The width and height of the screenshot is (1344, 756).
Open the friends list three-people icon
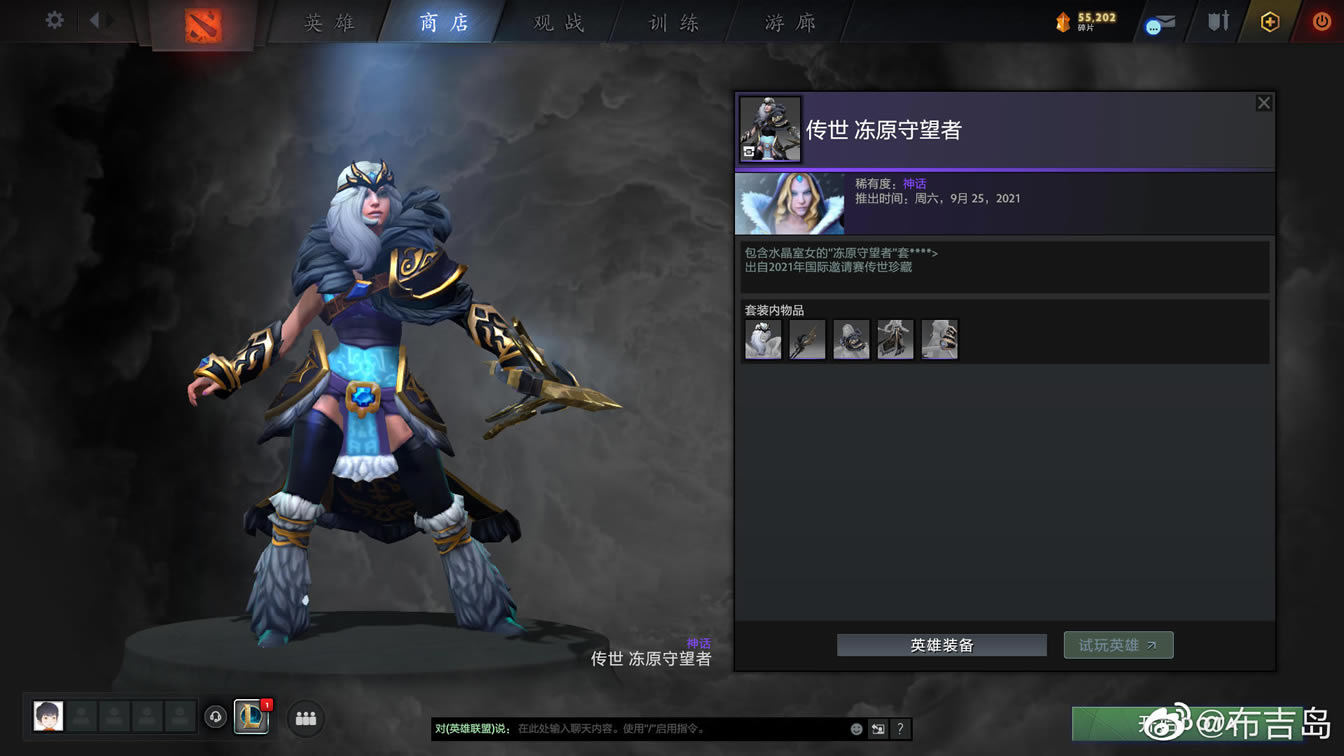(305, 718)
